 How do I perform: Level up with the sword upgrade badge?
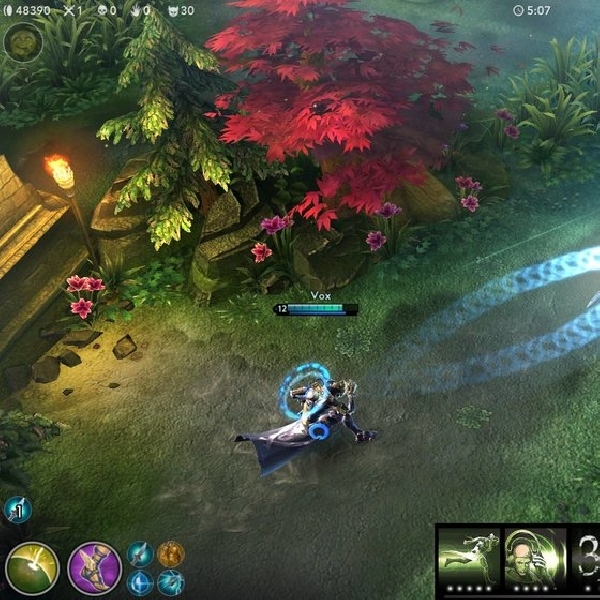click(17, 510)
